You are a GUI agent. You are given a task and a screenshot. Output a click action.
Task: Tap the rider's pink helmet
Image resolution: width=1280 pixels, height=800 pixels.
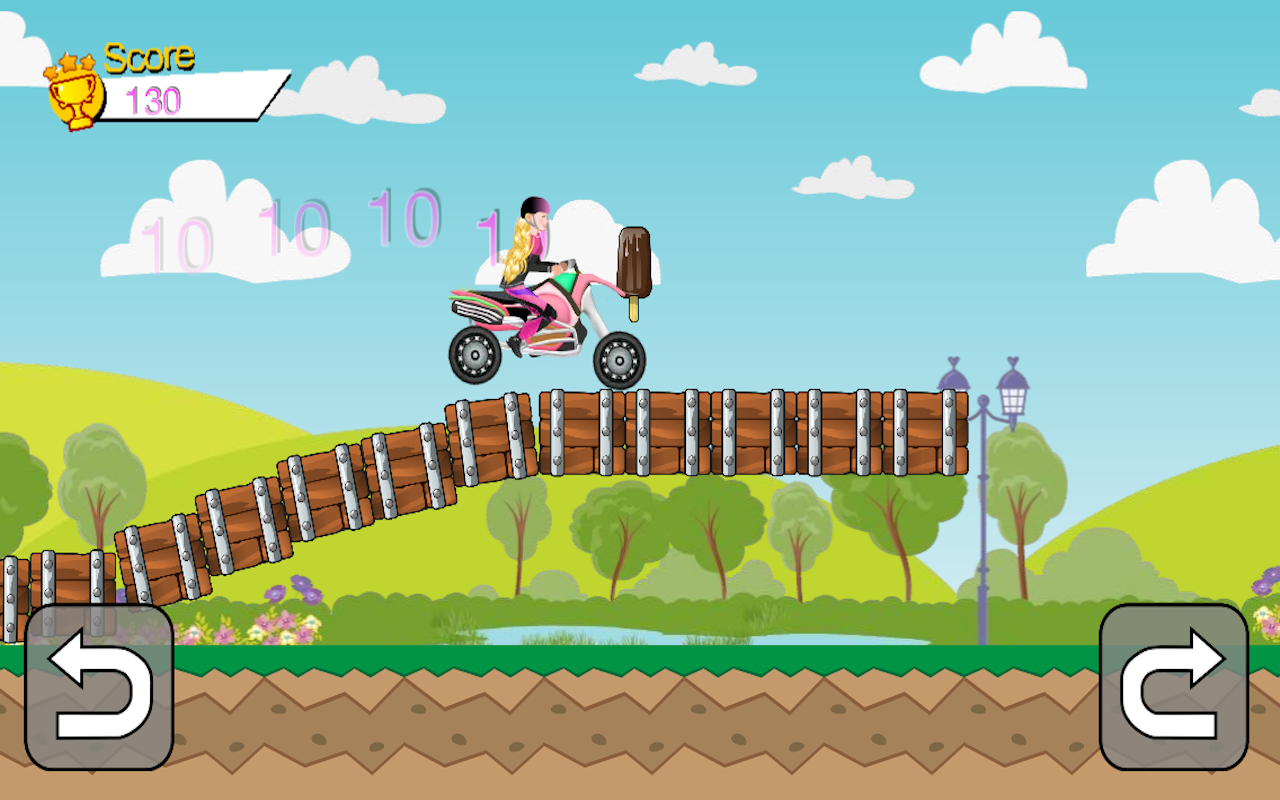[x=535, y=207]
